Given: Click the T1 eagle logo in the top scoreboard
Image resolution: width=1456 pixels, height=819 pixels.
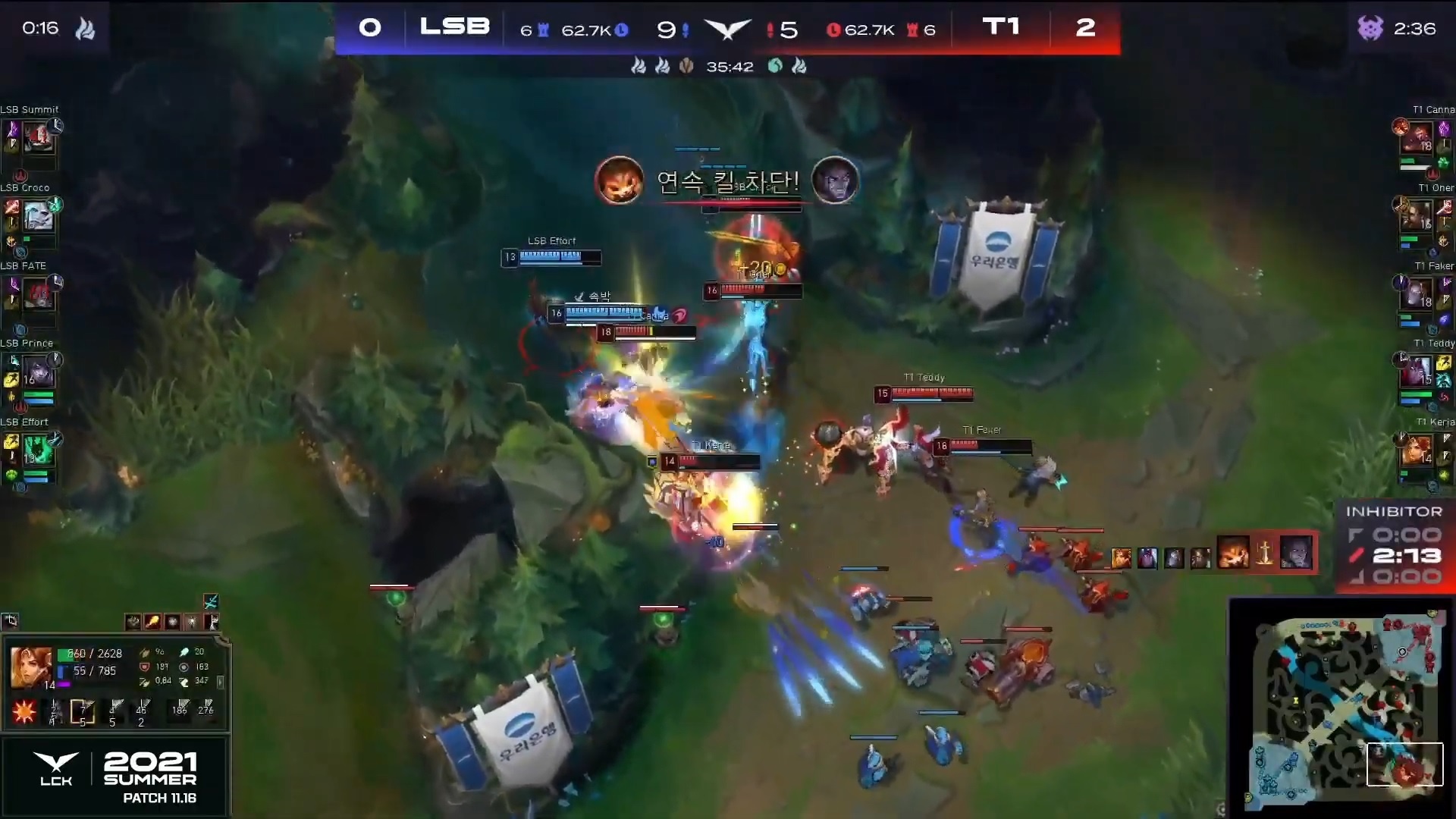Looking at the screenshot, I should 728,27.
